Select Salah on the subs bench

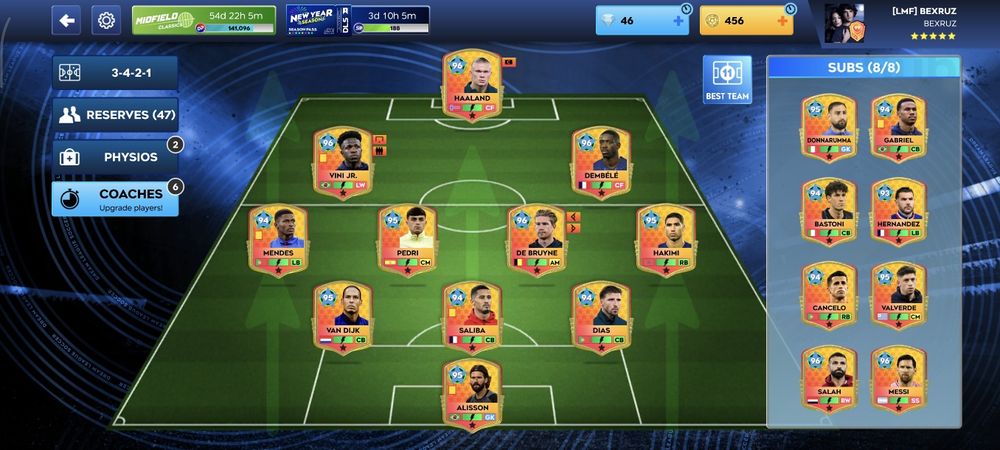coord(829,380)
